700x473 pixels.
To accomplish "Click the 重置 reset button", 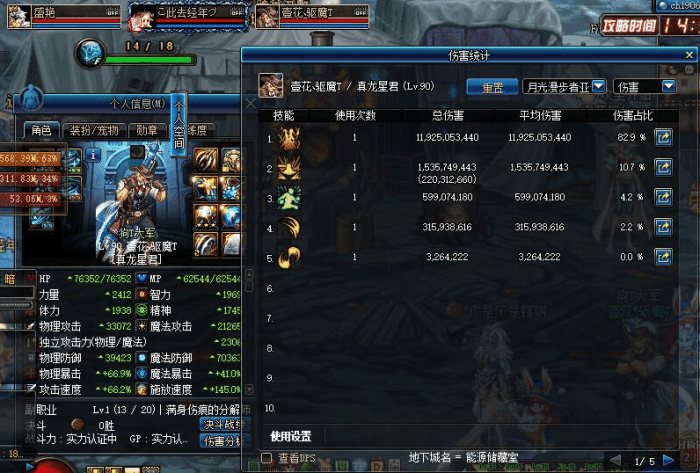I will click(492, 87).
